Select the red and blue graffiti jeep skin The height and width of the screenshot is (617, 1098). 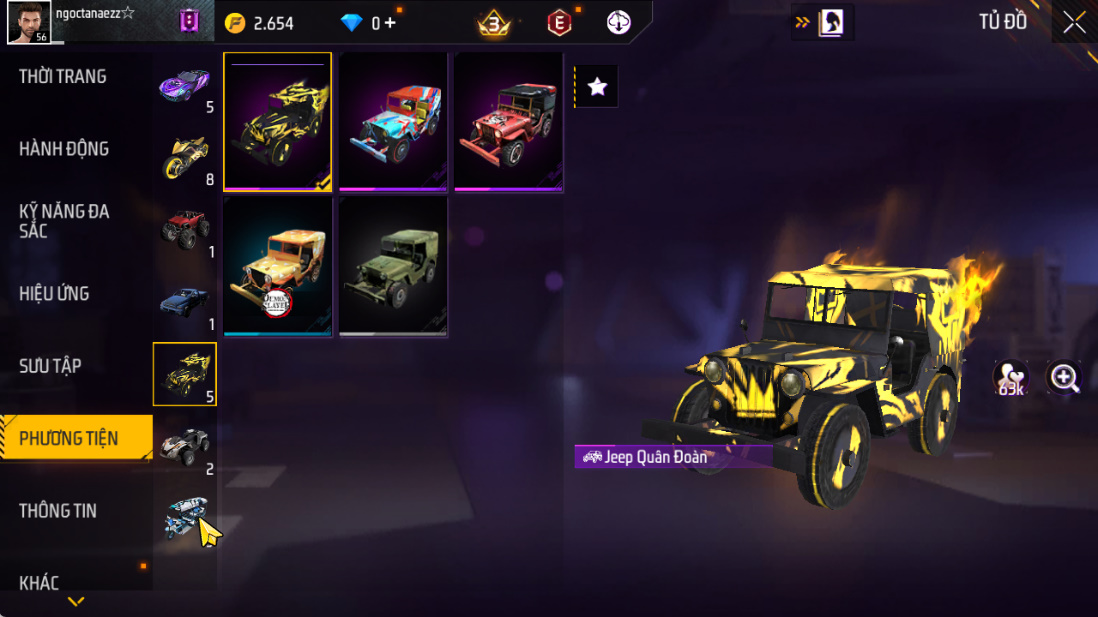pos(393,121)
